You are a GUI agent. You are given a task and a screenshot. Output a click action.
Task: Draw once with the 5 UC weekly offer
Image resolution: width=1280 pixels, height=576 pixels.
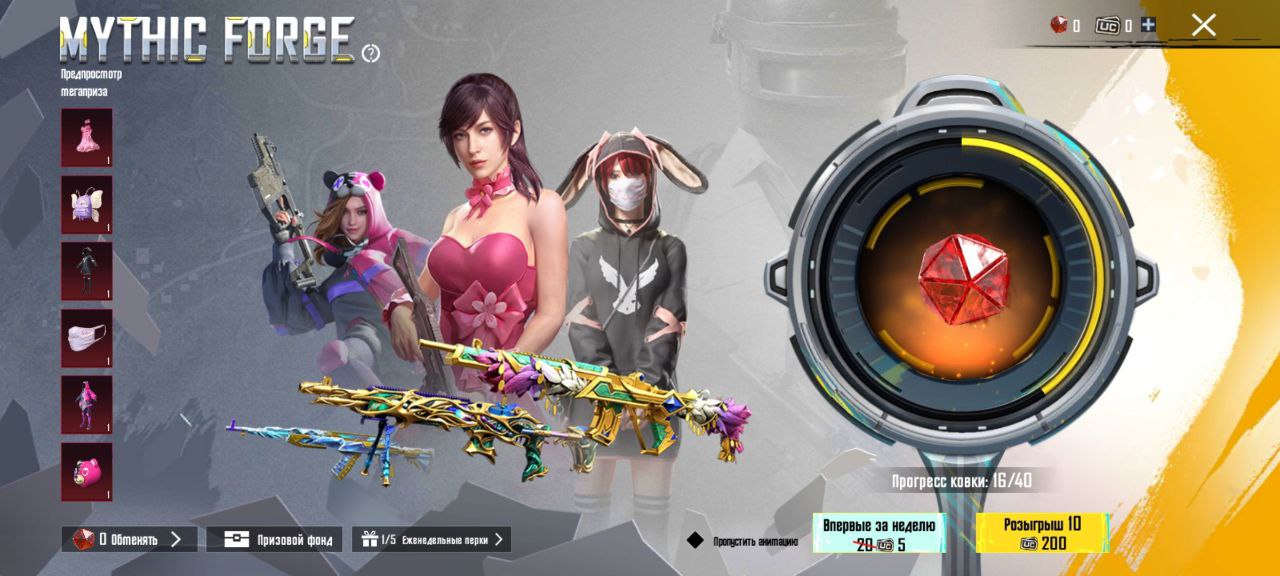click(878, 534)
